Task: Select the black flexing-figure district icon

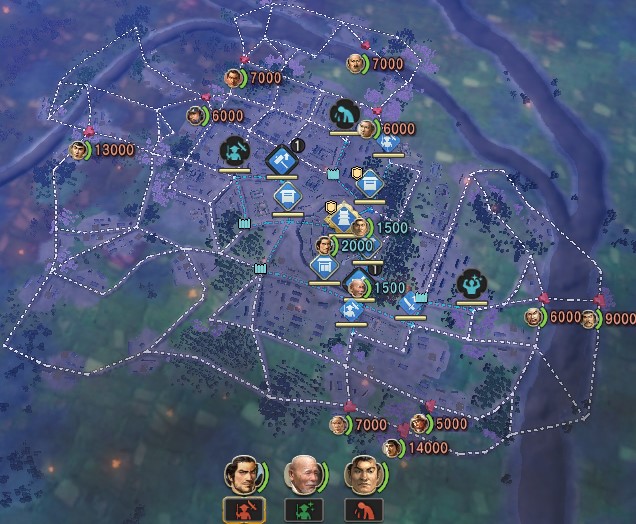Action: coord(471,284)
